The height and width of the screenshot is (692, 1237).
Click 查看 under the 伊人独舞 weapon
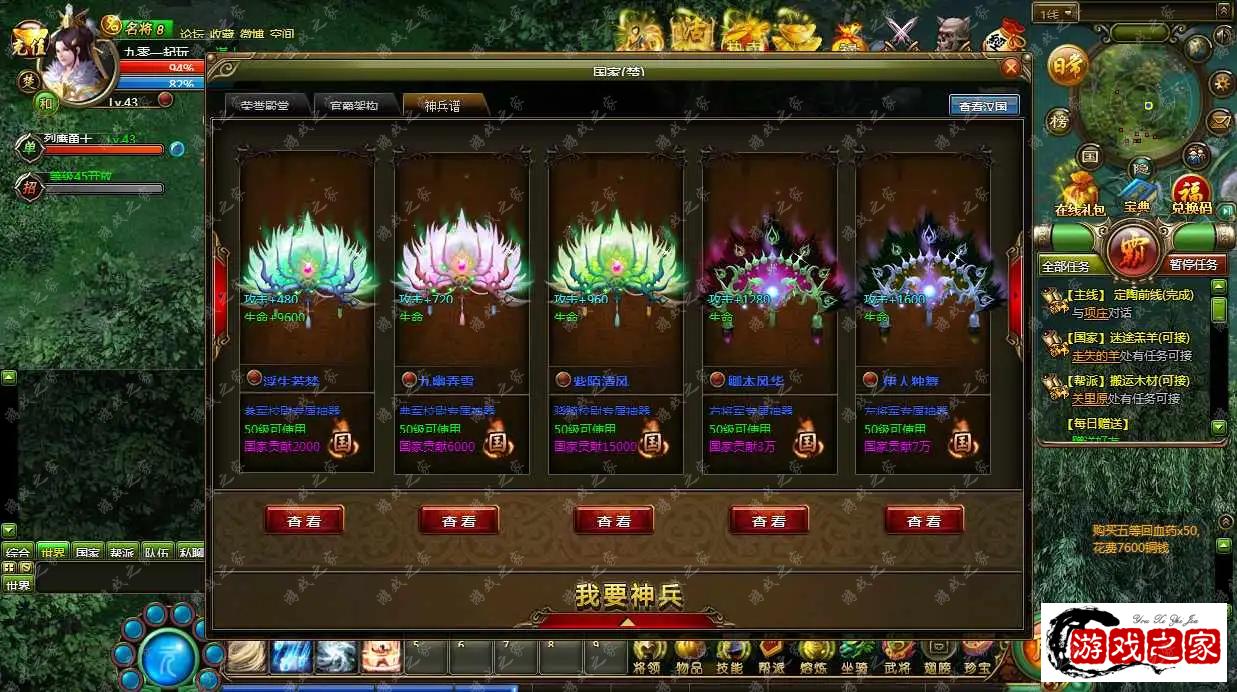point(924,520)
